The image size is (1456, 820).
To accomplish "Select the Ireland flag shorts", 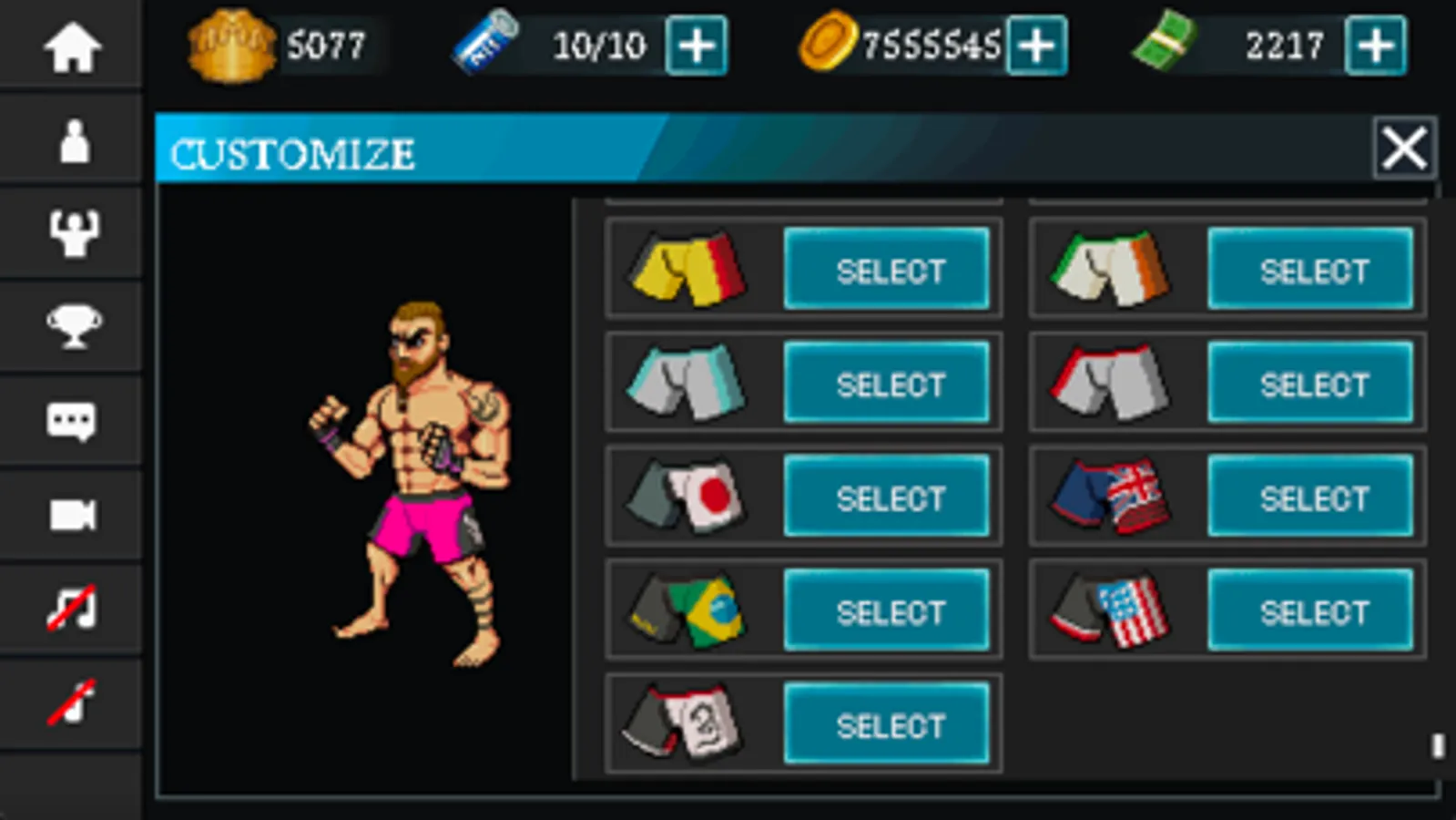I will (1310, 270).
